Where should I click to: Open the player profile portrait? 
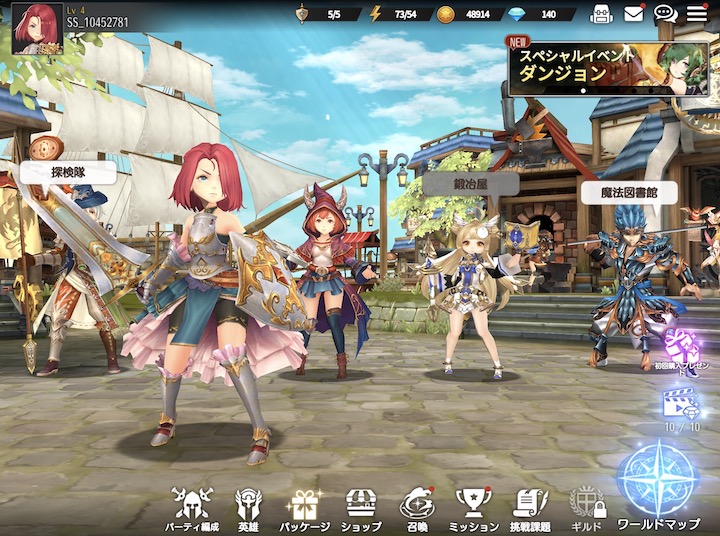pyautogui.click(x=37, y=28)
